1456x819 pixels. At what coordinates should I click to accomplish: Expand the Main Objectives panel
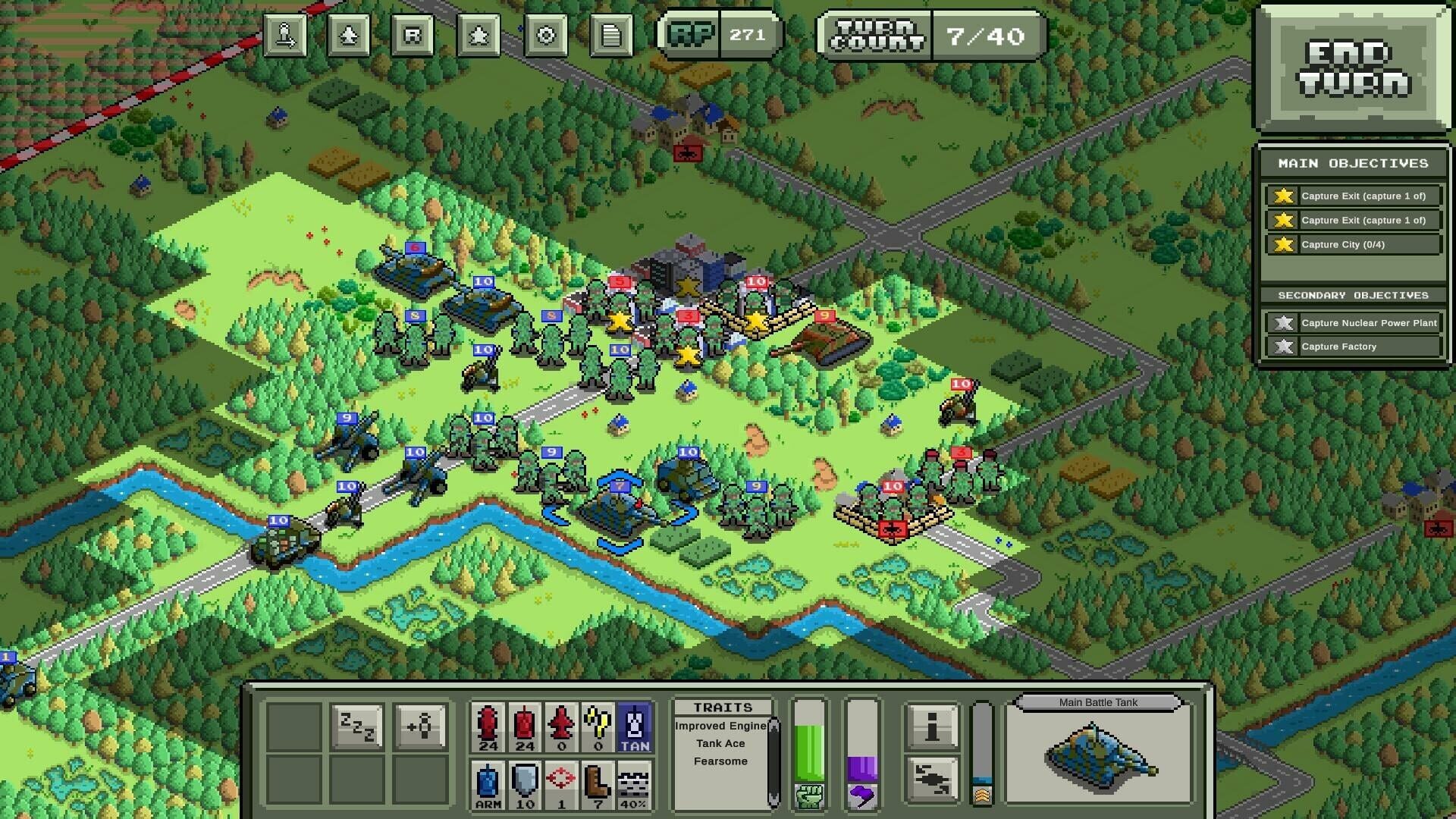point(1352,163)
